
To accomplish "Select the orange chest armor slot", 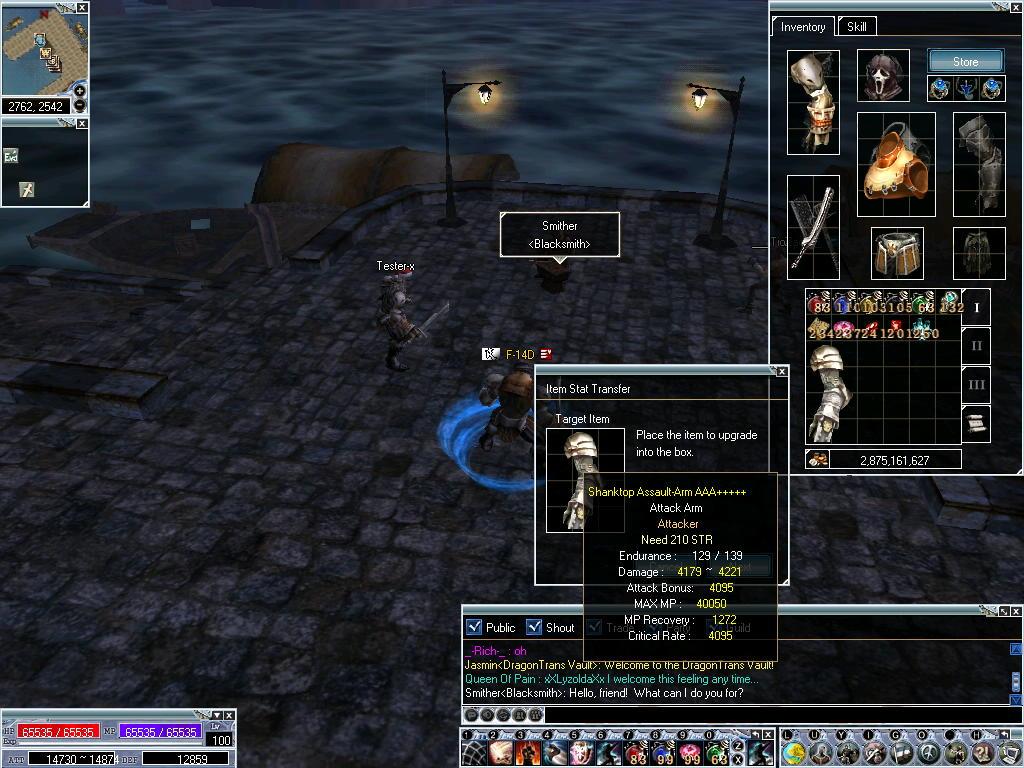I will 895,164.
